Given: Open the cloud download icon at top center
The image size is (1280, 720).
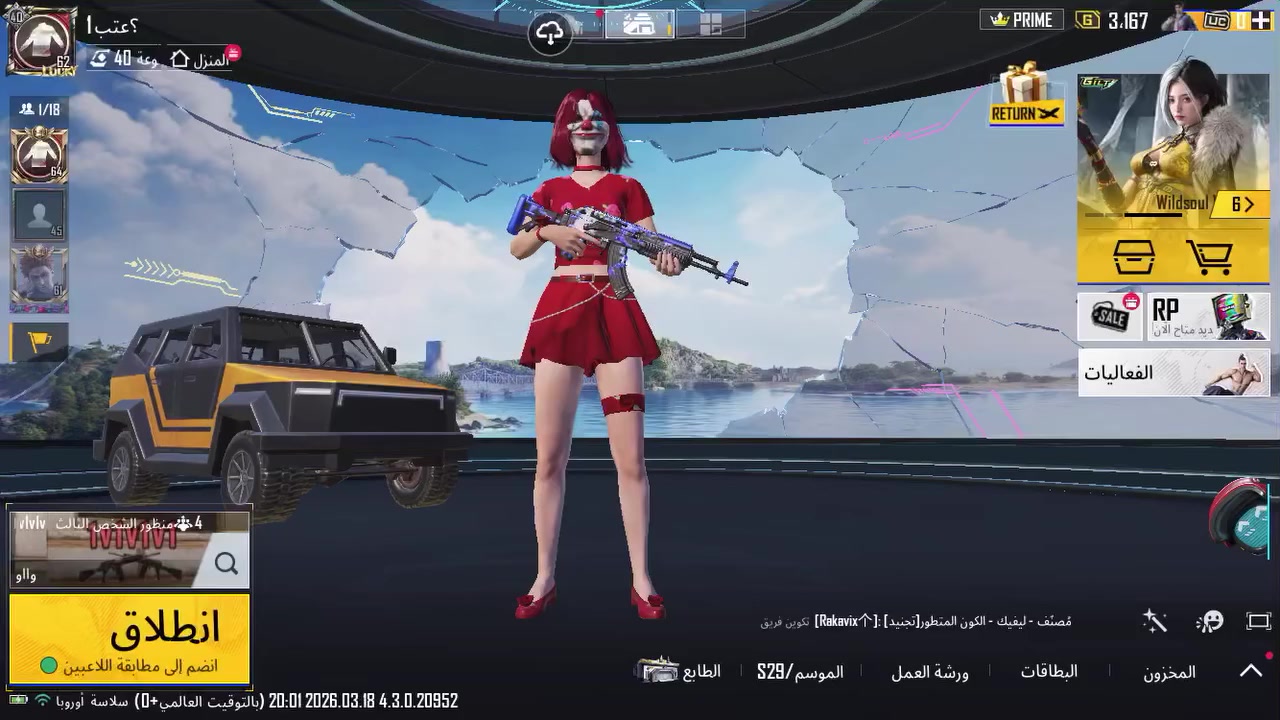Looking at the screenshot, I should 551,29.
